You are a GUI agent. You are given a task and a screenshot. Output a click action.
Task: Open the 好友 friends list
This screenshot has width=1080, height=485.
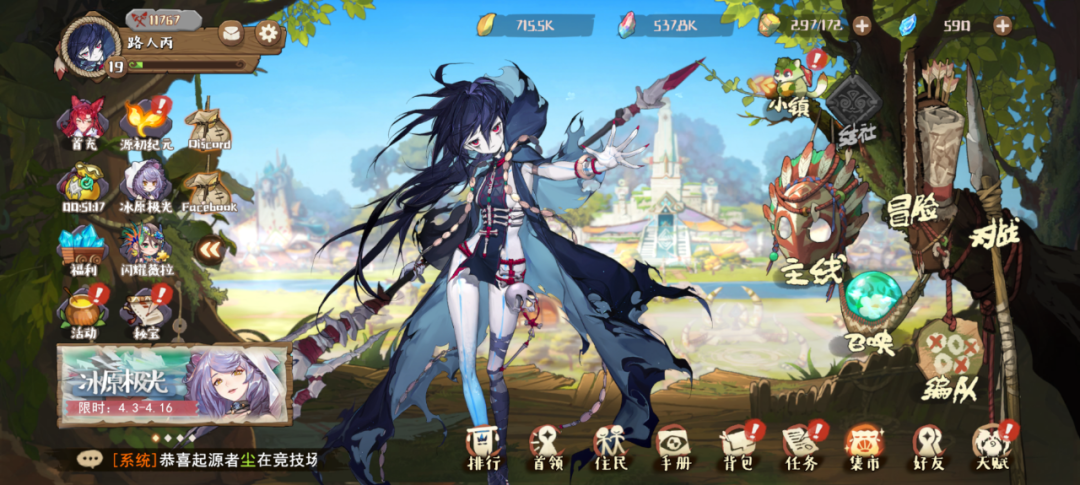[927, 447]
